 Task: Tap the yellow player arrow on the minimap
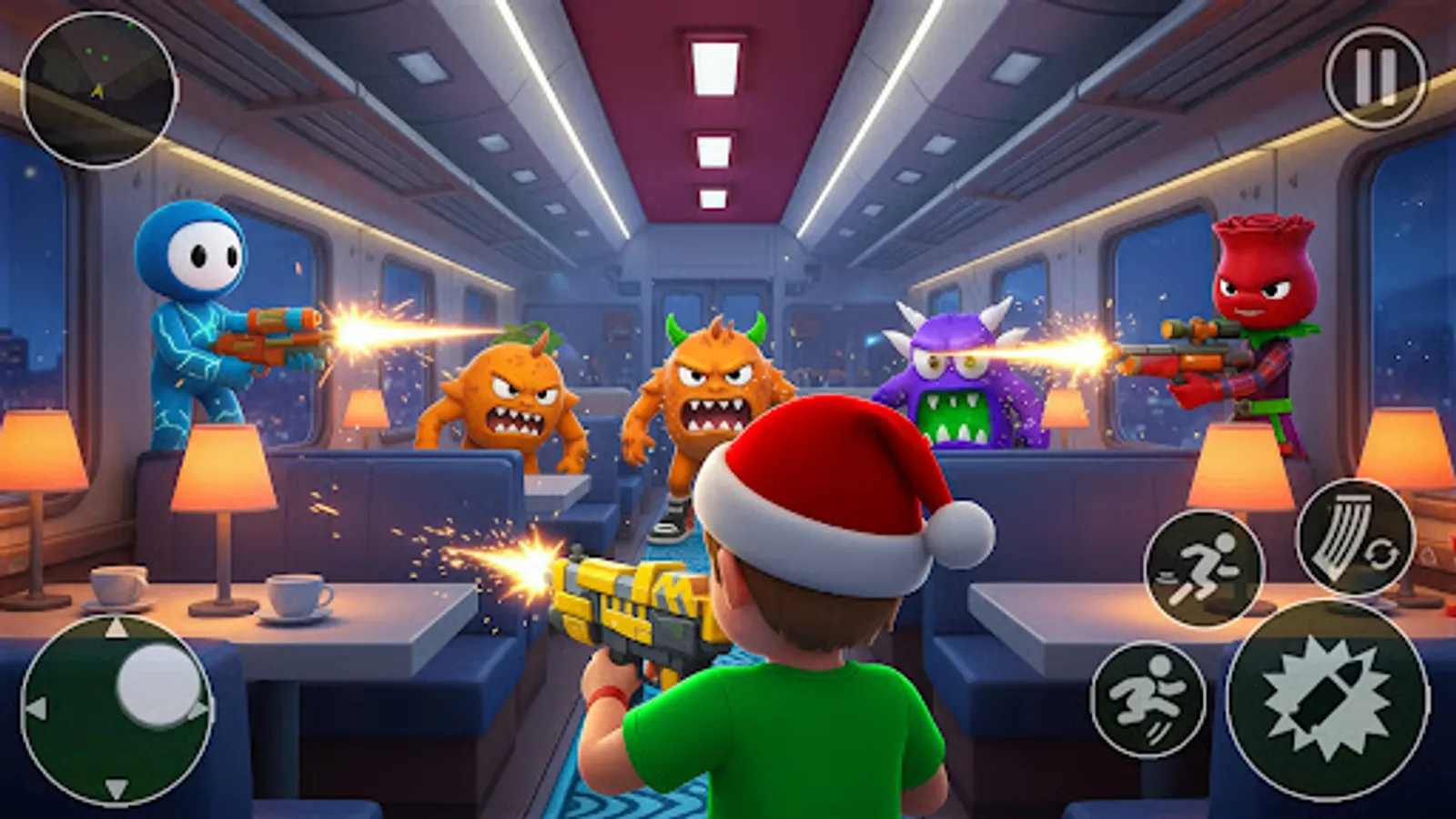point(97,91)
